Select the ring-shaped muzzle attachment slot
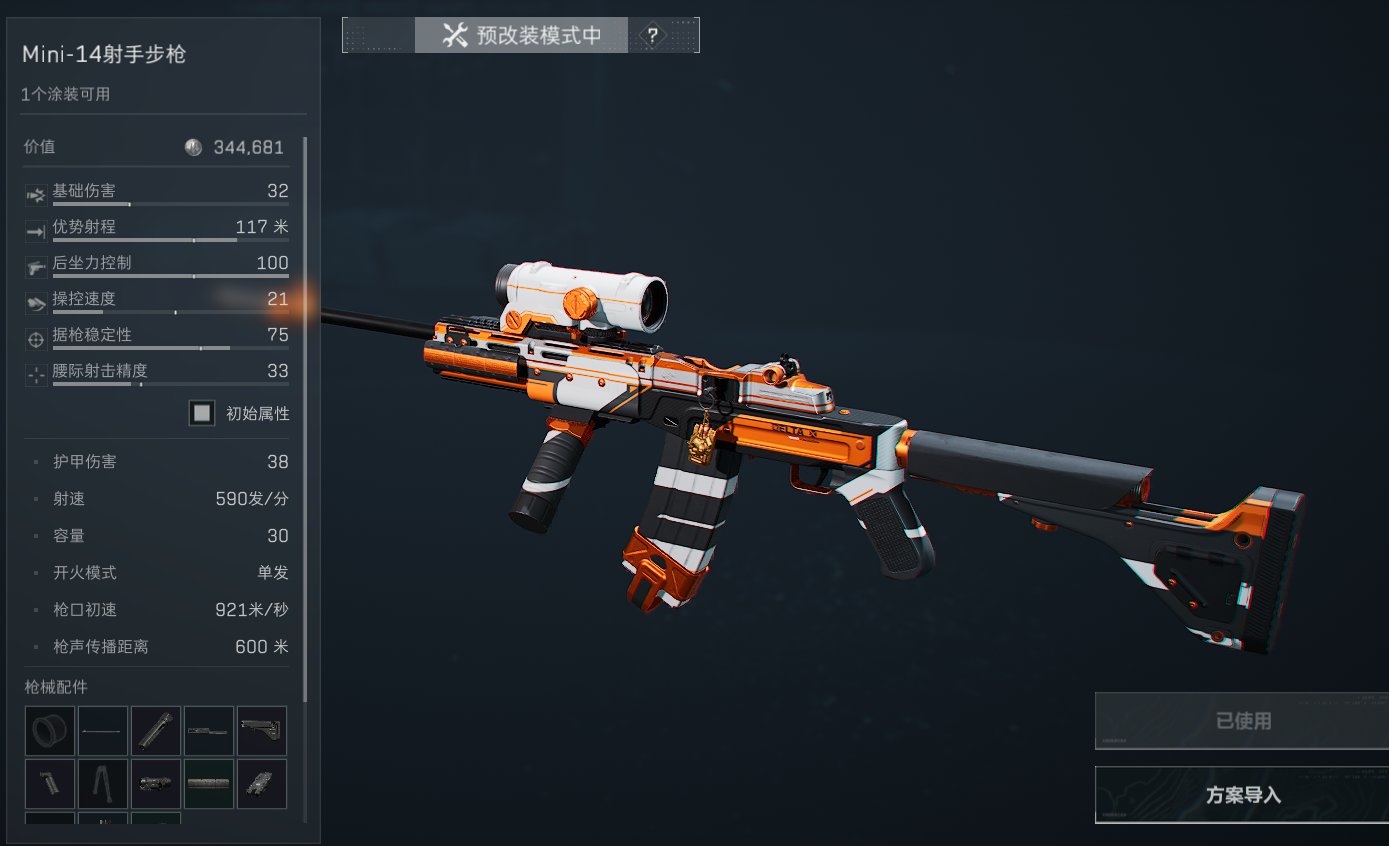1389x846 pixels. (x=50, y=731)
